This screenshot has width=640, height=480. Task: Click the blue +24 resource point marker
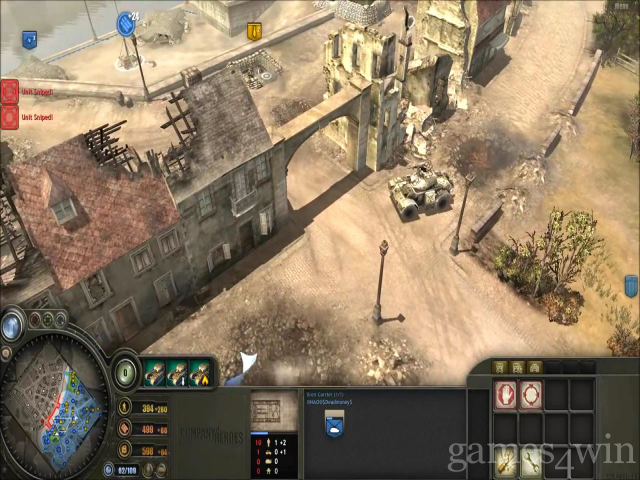126,24
